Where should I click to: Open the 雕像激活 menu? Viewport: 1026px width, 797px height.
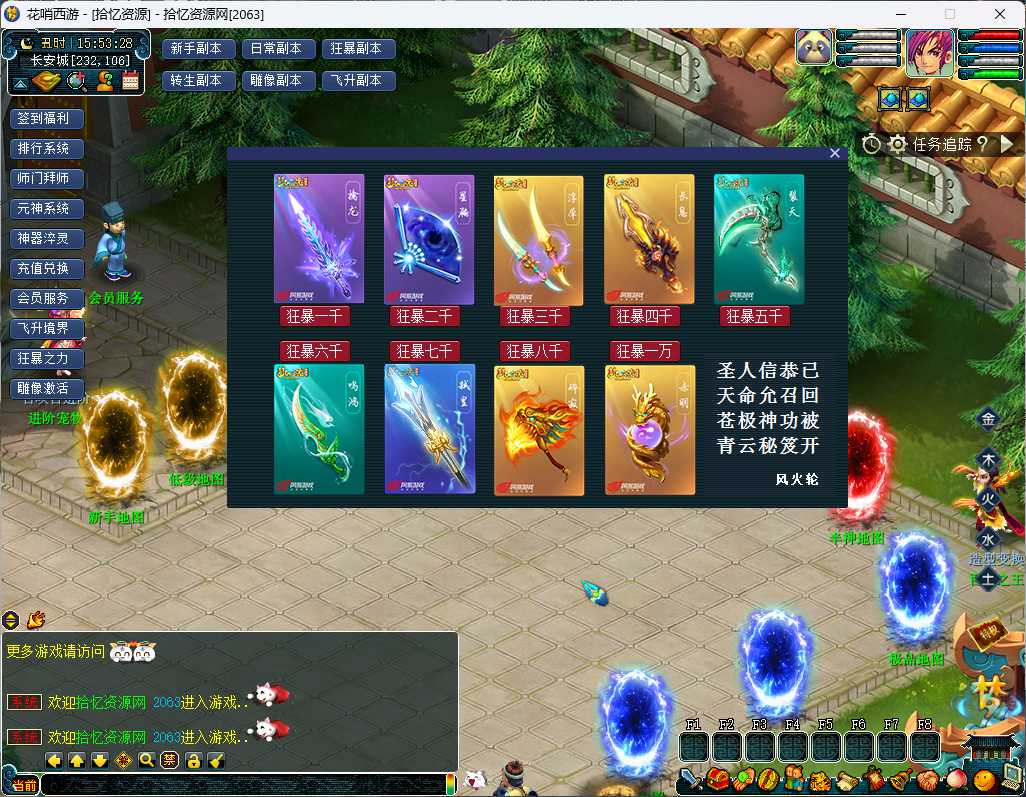click(46, 388)
